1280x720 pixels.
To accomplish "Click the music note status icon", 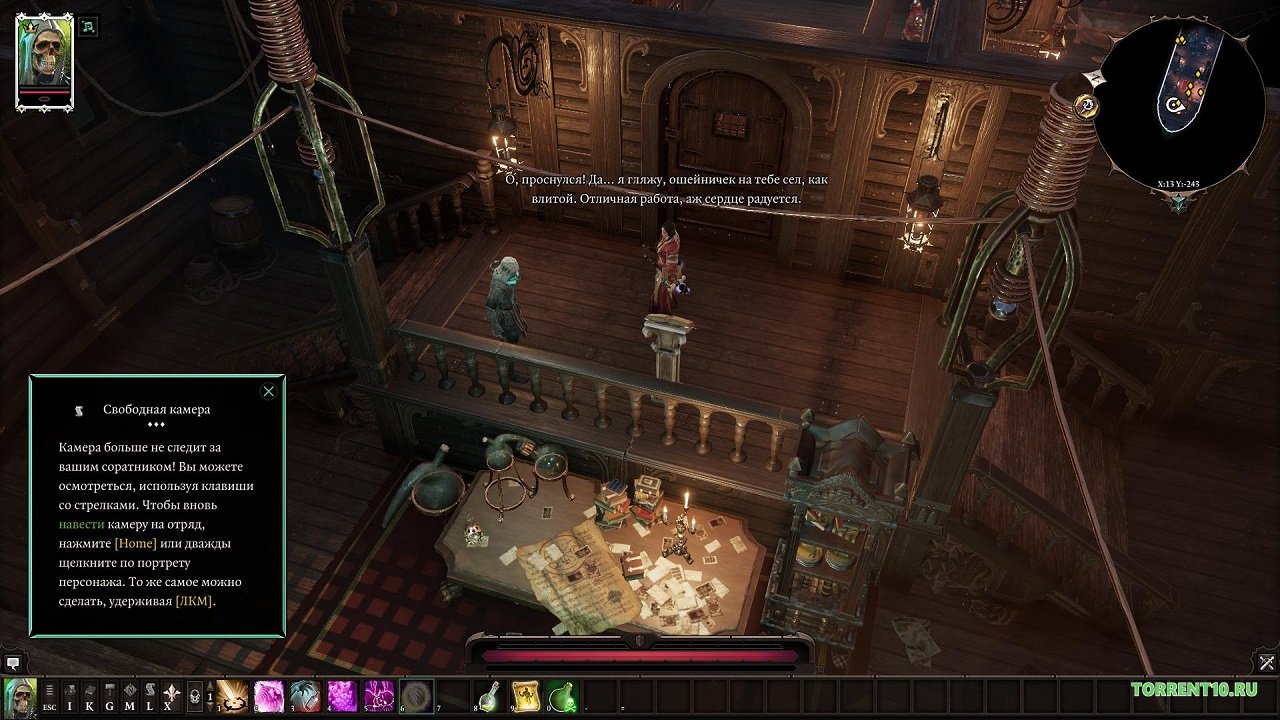I will click(x=90, y=27).
